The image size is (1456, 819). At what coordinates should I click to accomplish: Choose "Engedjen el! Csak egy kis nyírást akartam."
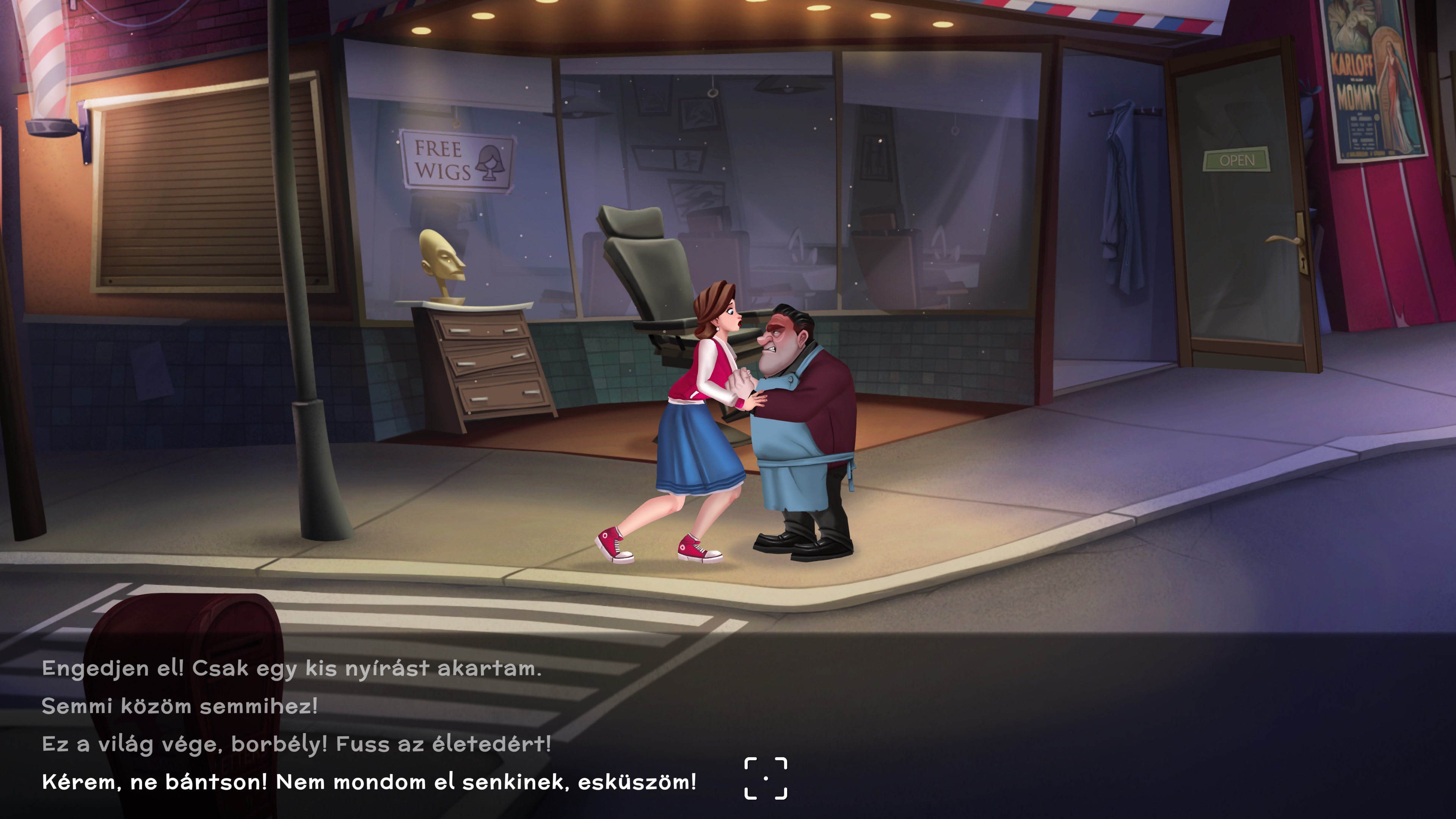tap(292, 668)
